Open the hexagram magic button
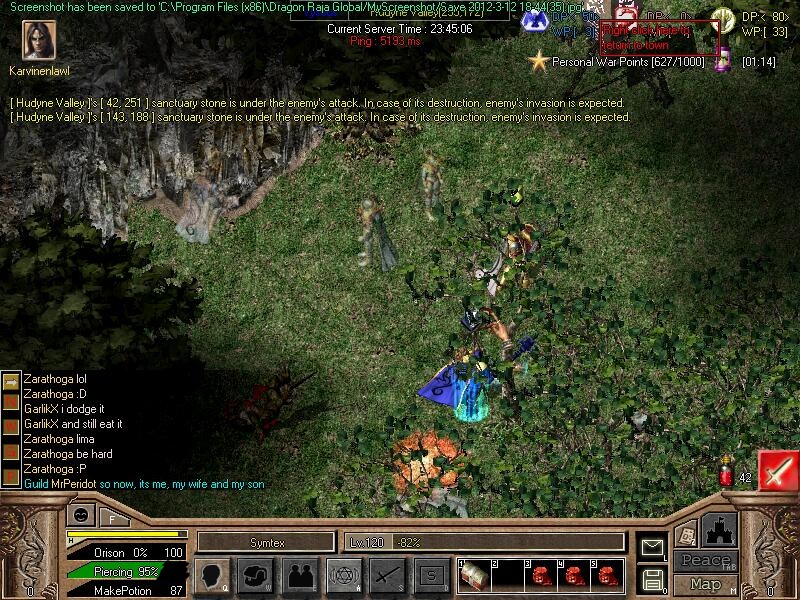 pyautogui.click(x=343, y=575)
